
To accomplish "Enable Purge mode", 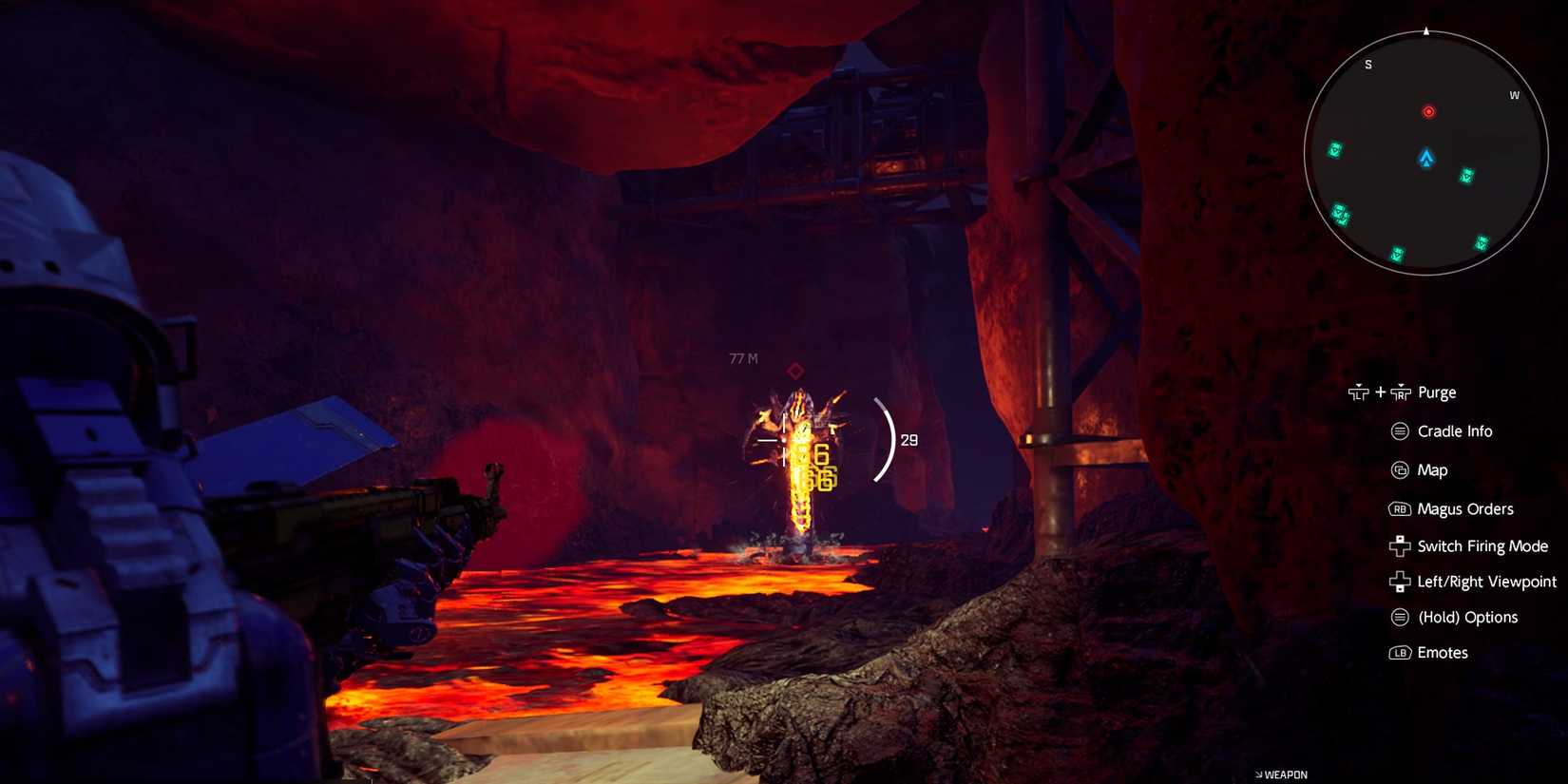I will click(x=1438, y=392).
